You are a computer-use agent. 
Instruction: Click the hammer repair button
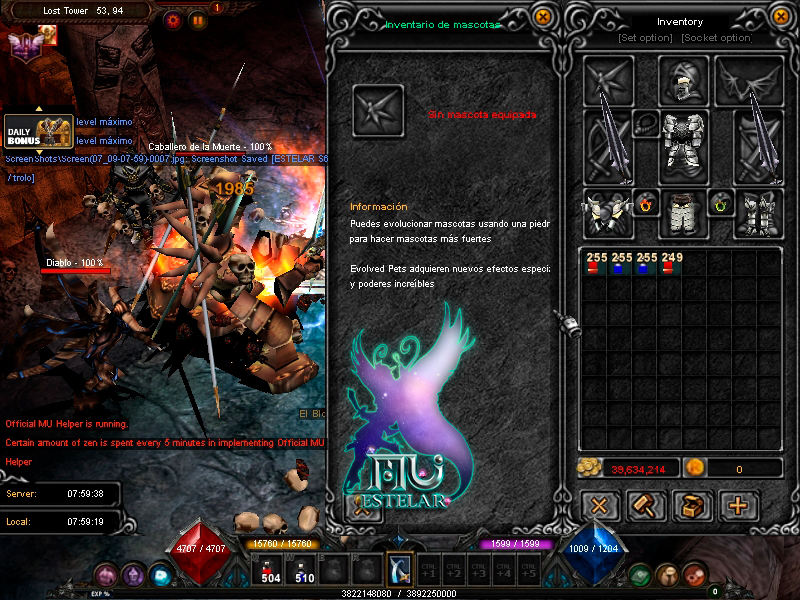pos(646,506)
